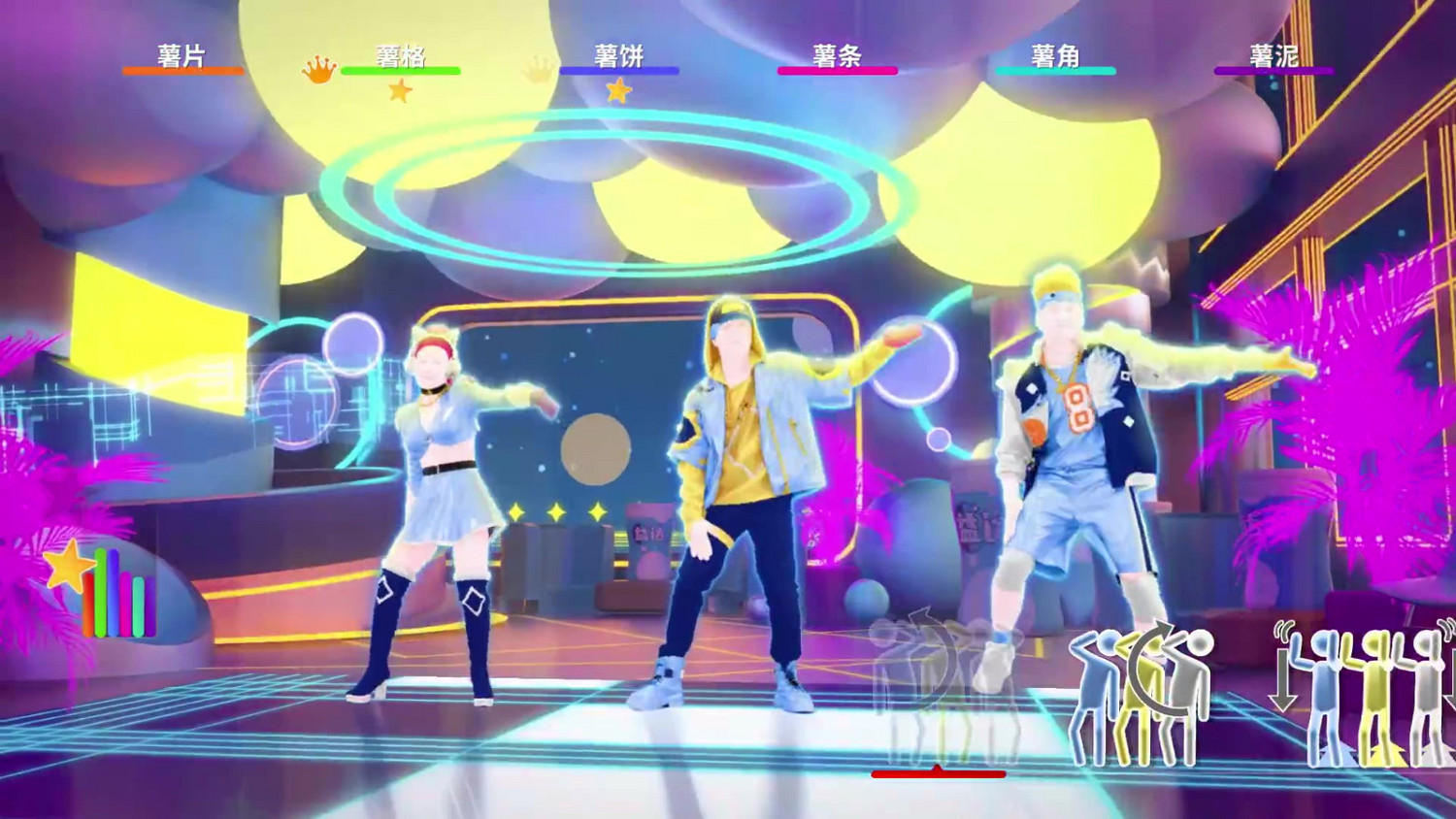Tap the star icon below 薯格's green bar
This screenshot has width=1456, height=819.
401,89
